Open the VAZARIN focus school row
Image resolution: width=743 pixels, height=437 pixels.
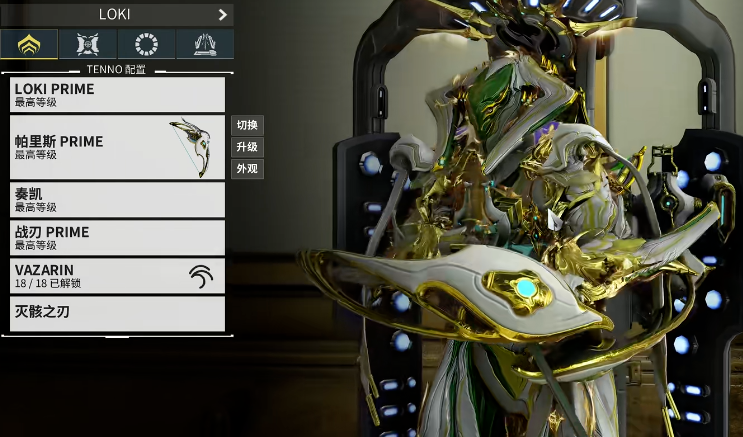117,276
